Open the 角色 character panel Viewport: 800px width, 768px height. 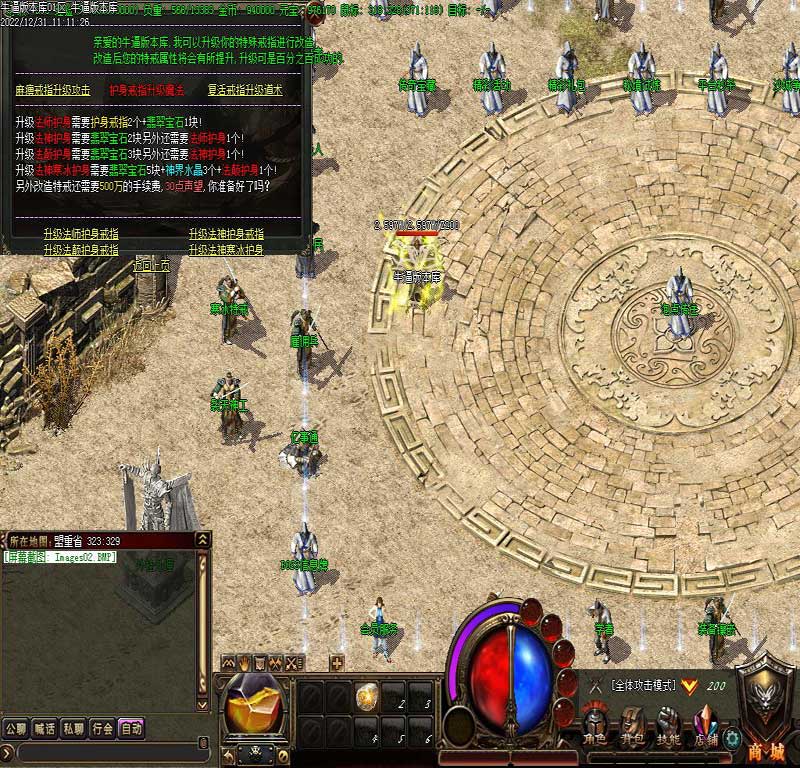(597, 725)
